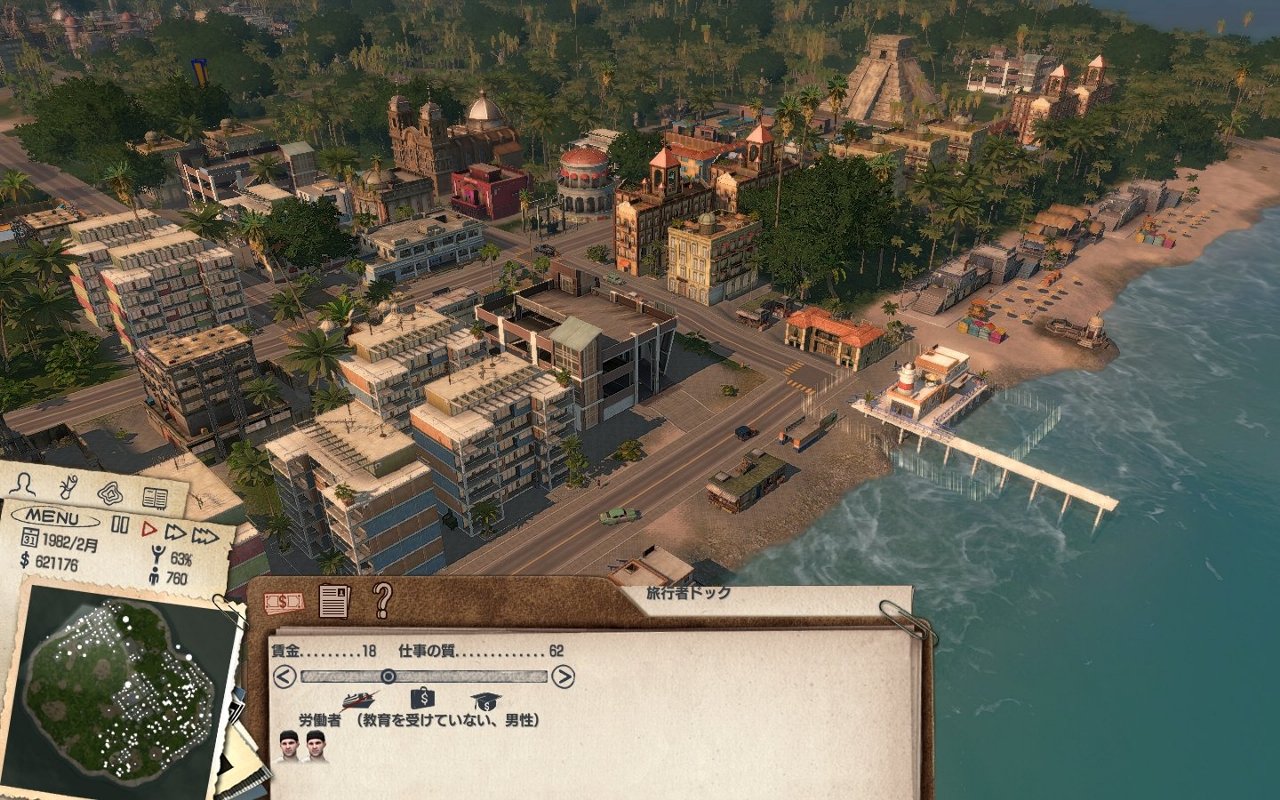Viewport: 1280px width, 800px height.
Task: Select the briefcase with dollar sign icon
Action: point(423,698)
